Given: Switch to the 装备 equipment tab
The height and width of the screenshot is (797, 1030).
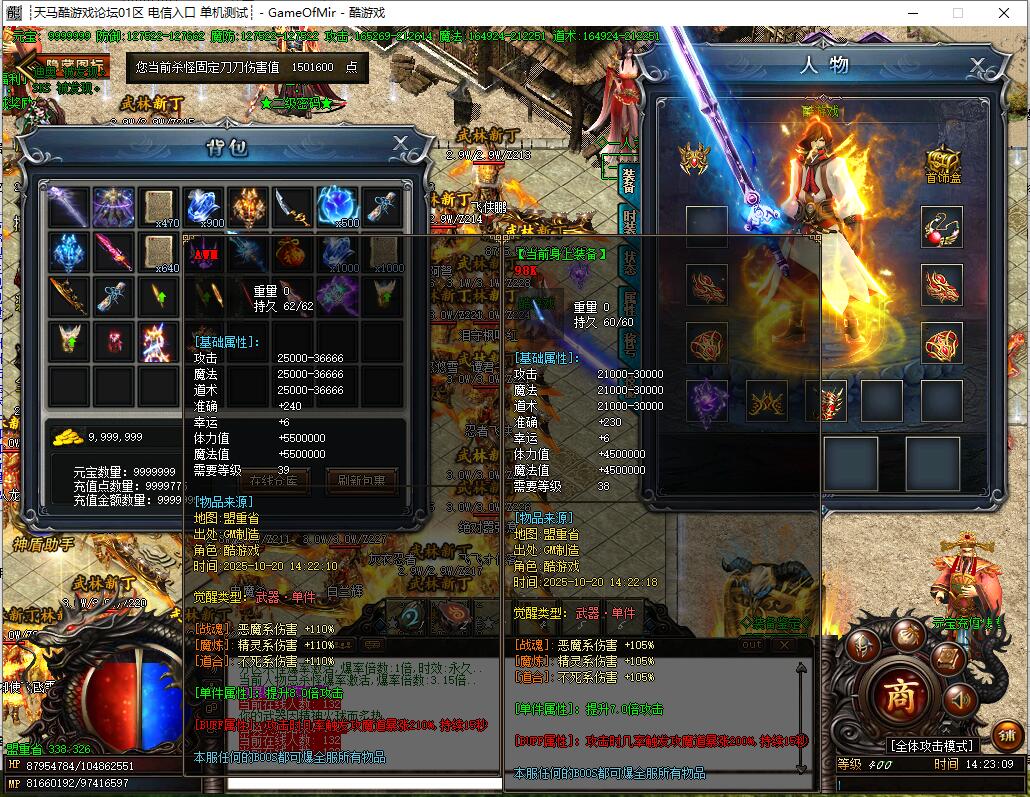Looking at the screenshot, I should (x=628, y=182).
